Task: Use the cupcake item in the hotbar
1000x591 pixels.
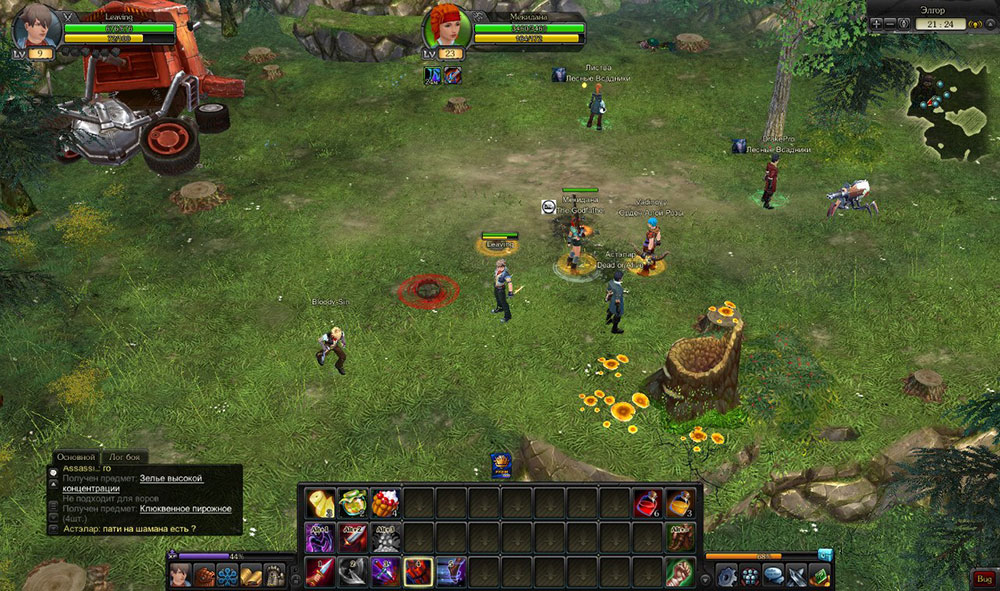Action: pos(385,502)
